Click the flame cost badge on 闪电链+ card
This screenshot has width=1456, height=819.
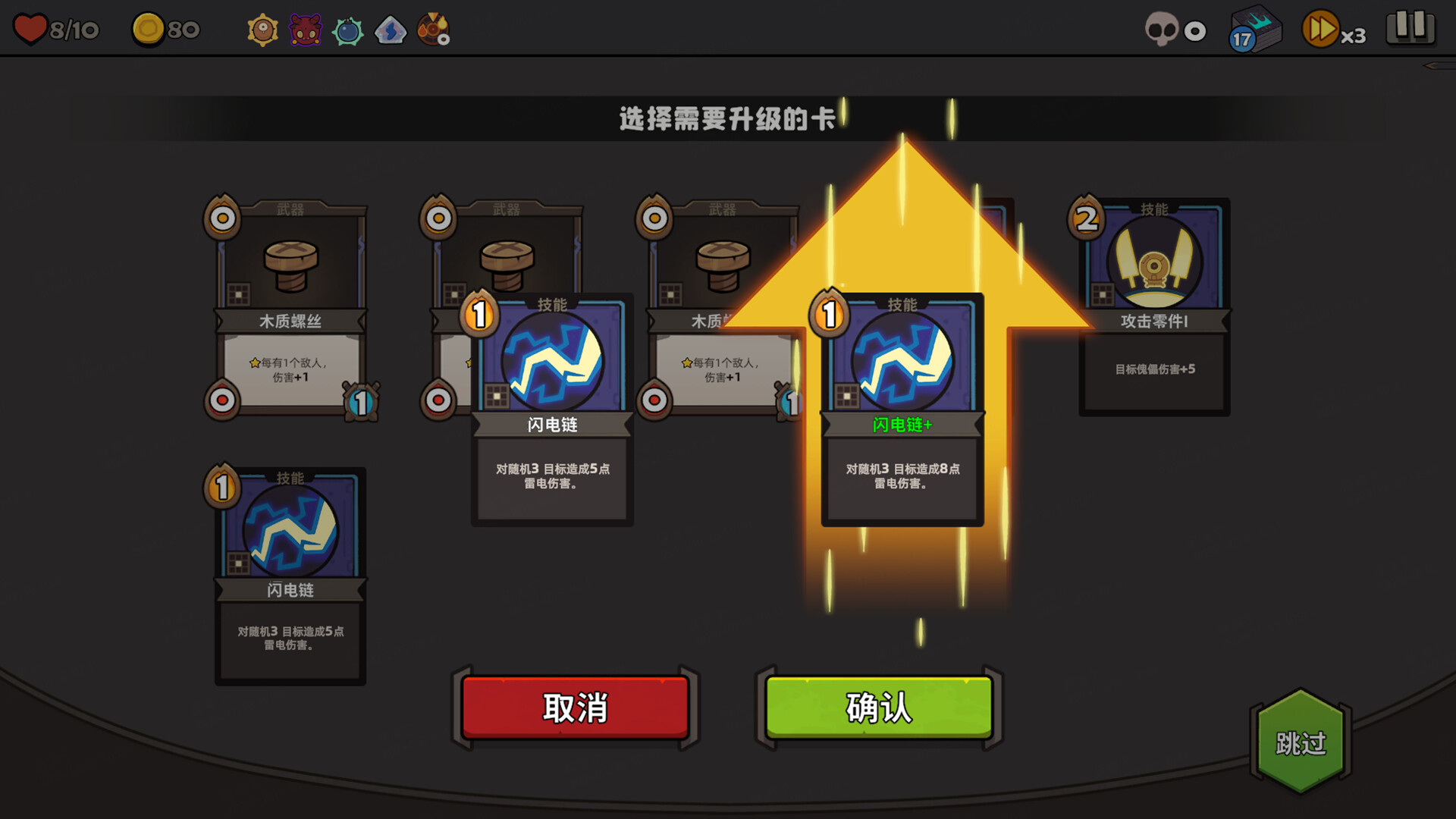point(829,312)
